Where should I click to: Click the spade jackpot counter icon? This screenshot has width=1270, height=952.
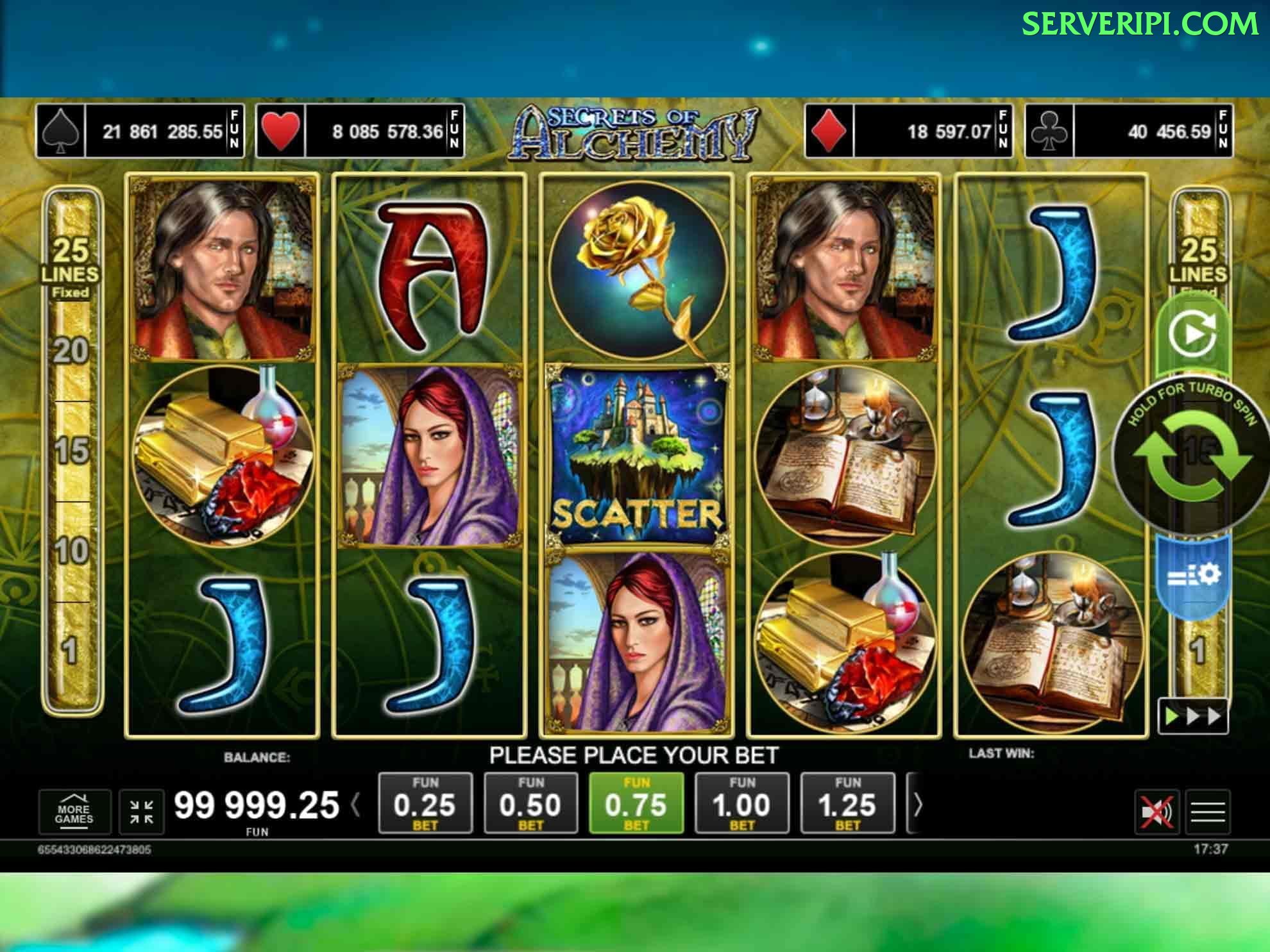(62, 131)
